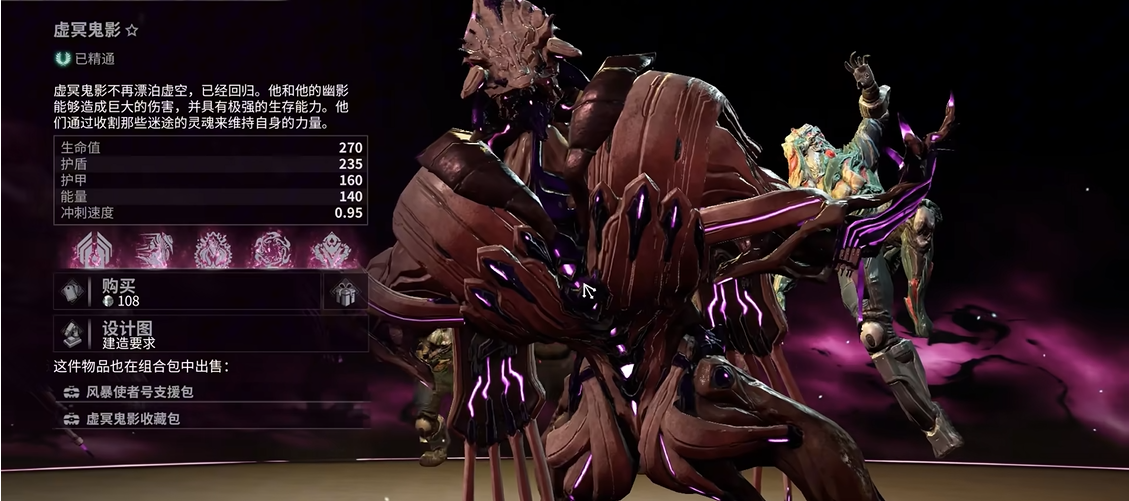The image size is (1129, 501).
Task: Toggle the favorite star beside 虚冥鬼影
Action: pos(132,31)
